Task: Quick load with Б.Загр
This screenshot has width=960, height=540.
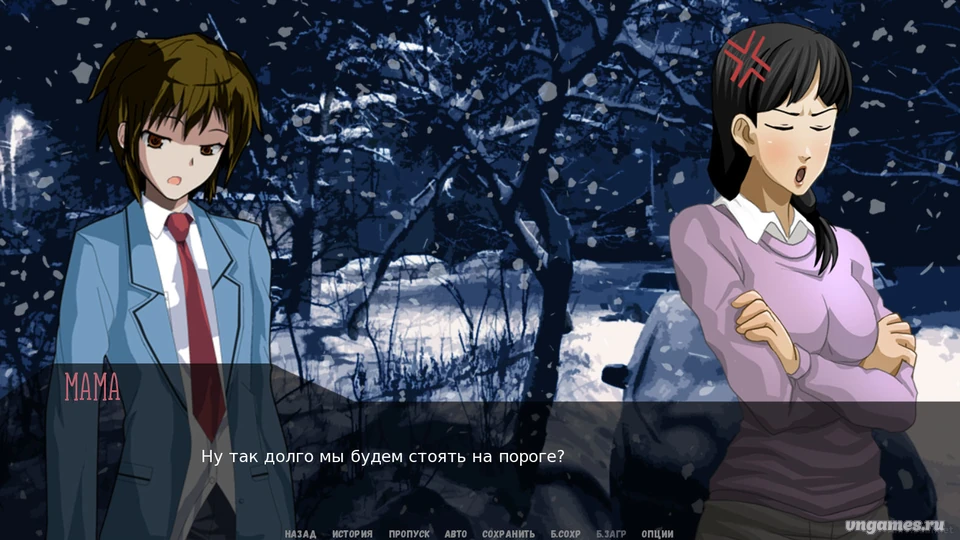Action: (x=612, y=534)
